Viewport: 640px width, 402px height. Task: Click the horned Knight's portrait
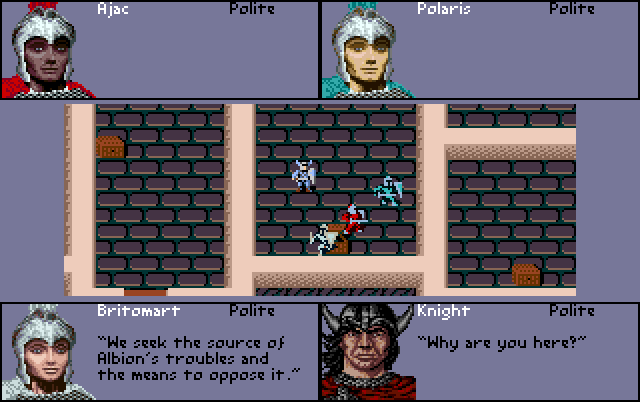tap(366, 353)
